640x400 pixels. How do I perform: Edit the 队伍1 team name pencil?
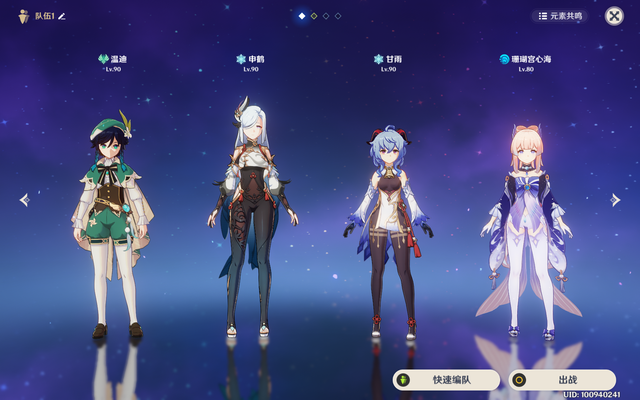pyautogui.click(x=61, y=16)
